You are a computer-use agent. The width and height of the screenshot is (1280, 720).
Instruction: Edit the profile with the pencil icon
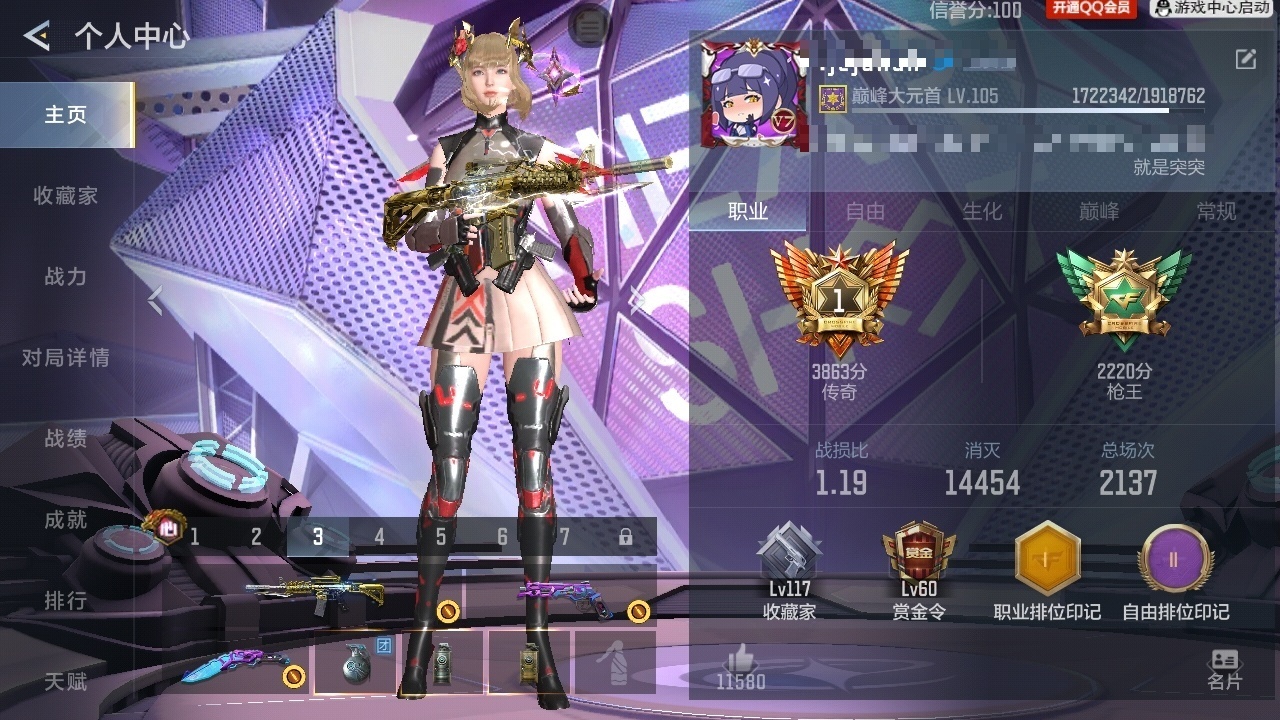coord(1245,59)
